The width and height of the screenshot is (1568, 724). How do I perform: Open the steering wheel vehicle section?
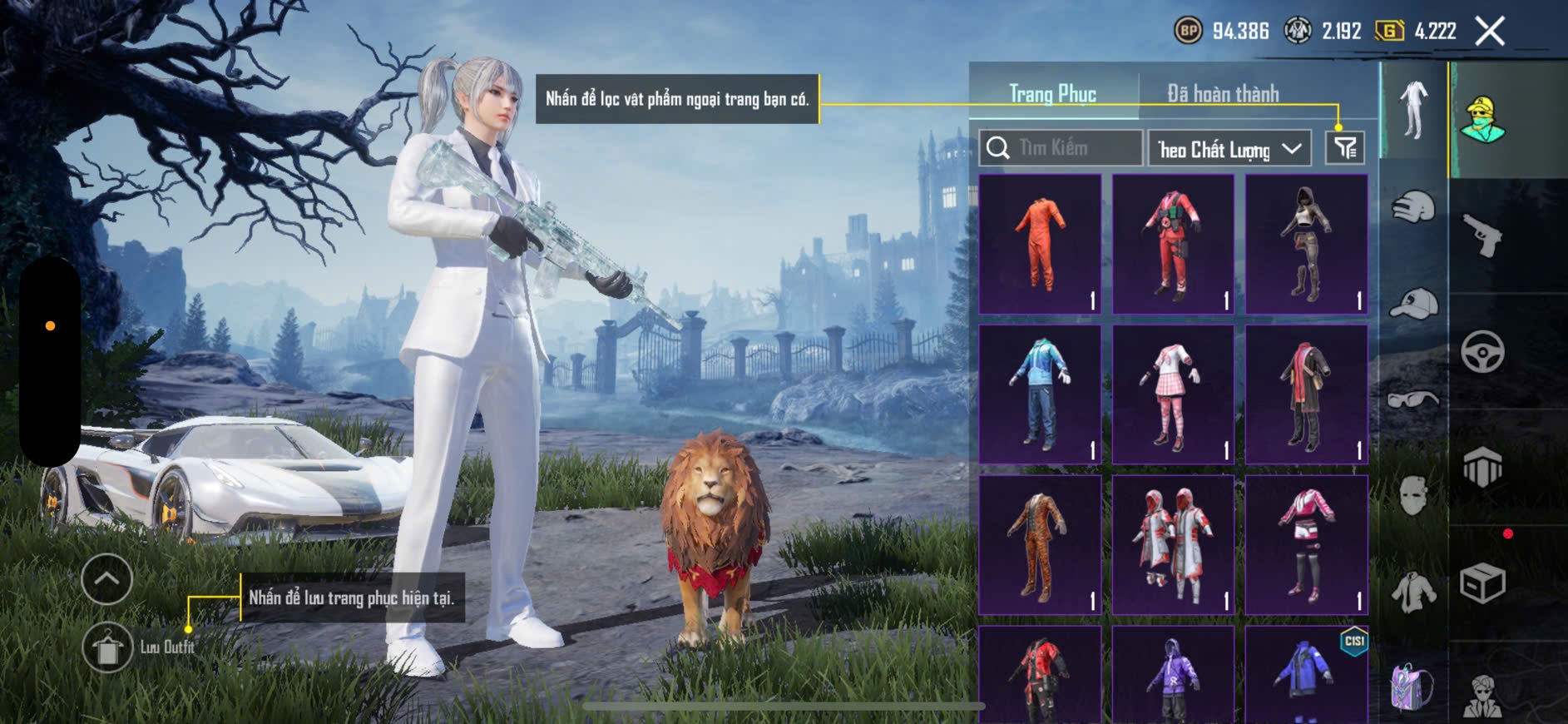(1483, 351)
